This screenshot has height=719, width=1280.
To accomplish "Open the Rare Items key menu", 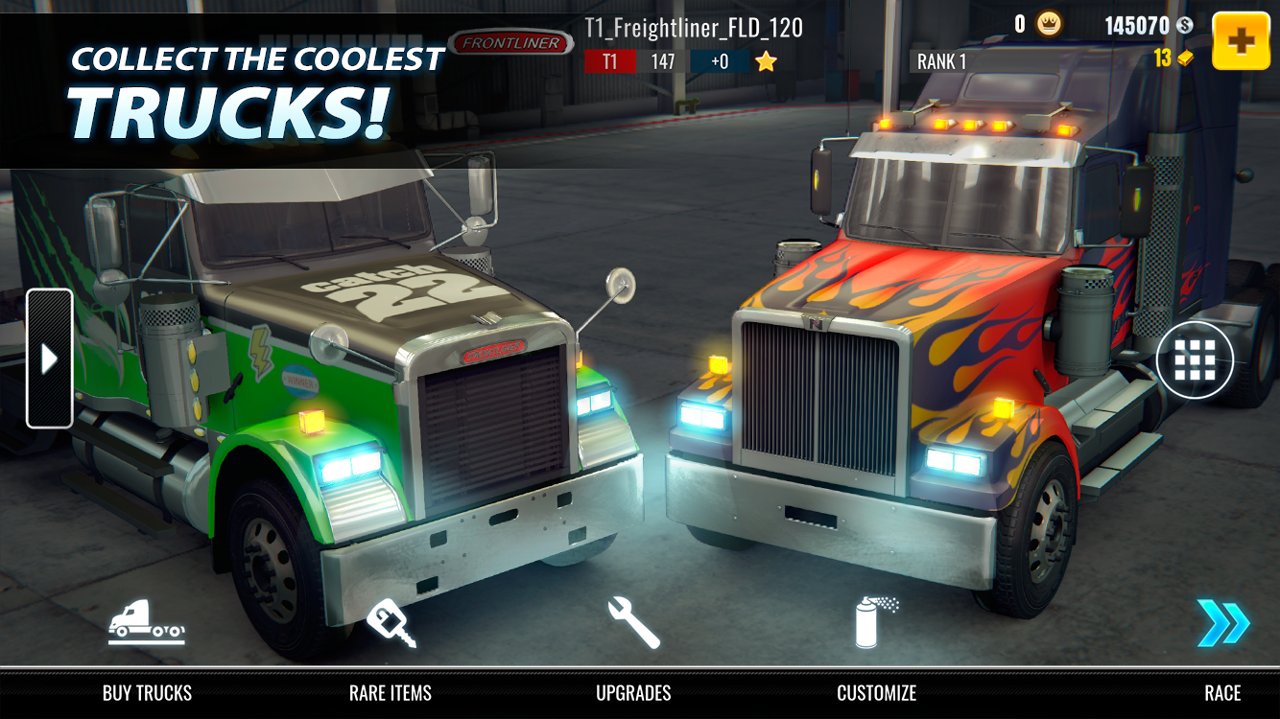I will click(x=390, y=623).
